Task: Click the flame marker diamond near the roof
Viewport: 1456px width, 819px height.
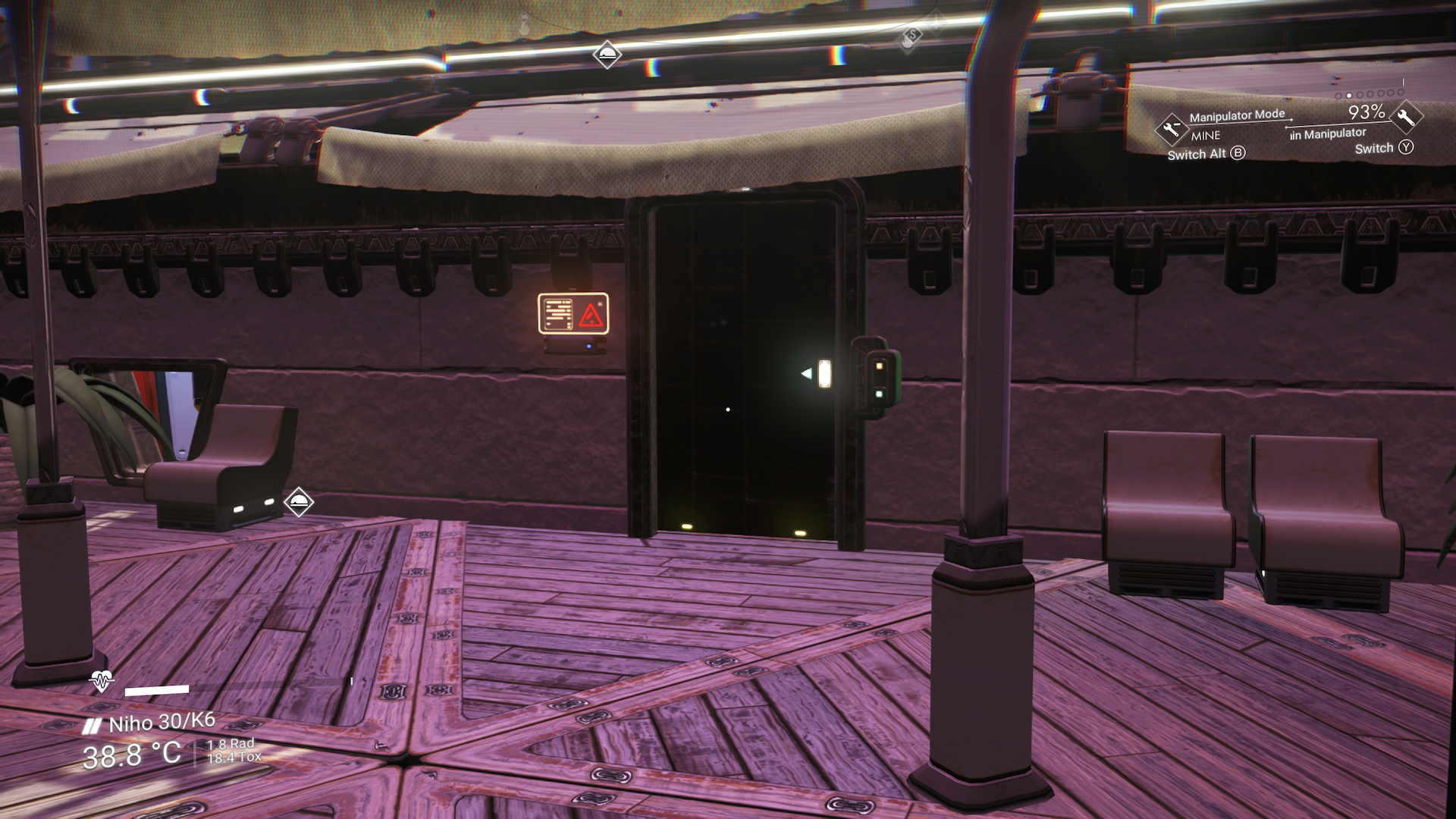Action: (607, 55)
